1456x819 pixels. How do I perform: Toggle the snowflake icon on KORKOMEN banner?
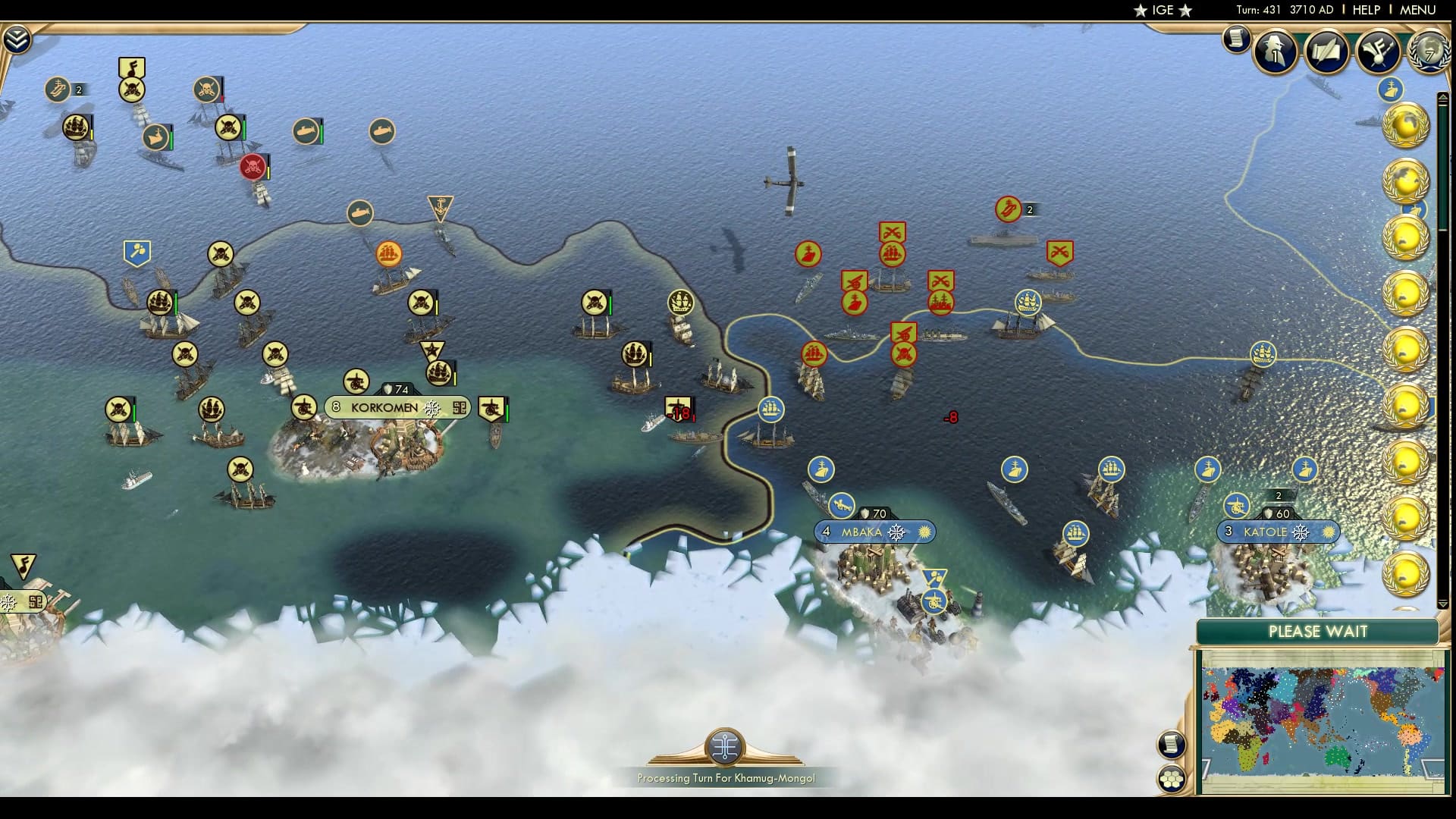[431, 407]
